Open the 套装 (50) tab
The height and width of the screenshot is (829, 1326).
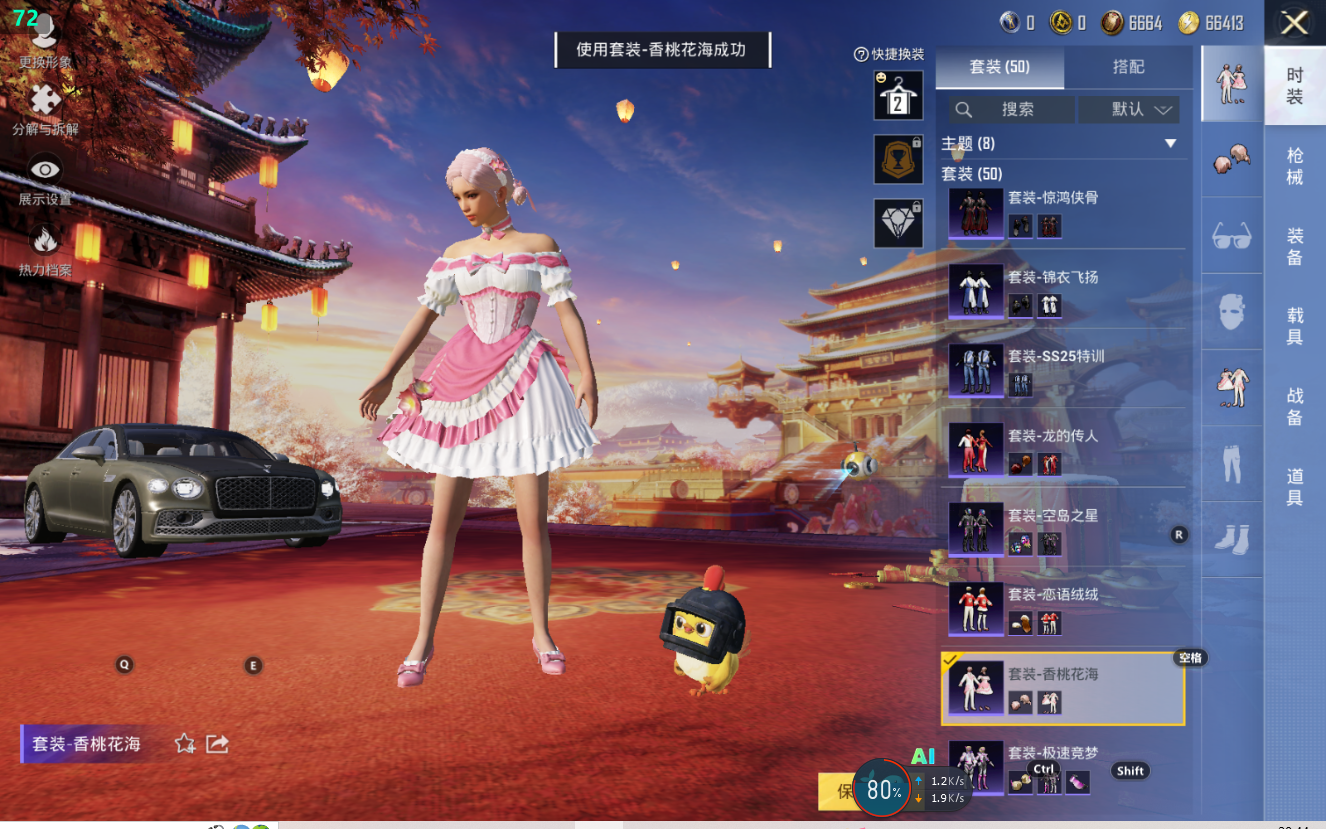(x=999, y=67)
